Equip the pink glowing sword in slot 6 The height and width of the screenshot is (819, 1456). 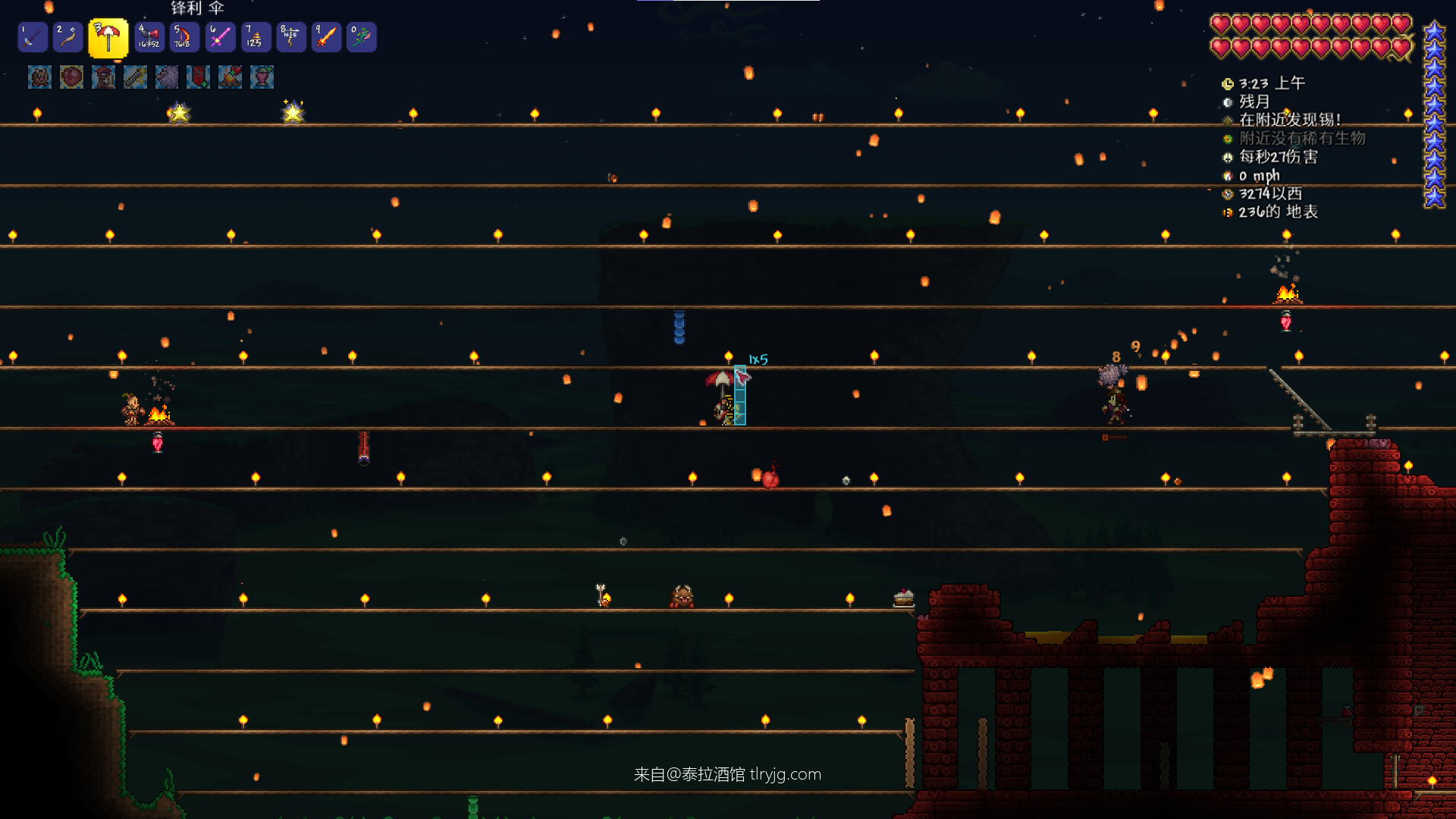[x=220, y=37]
